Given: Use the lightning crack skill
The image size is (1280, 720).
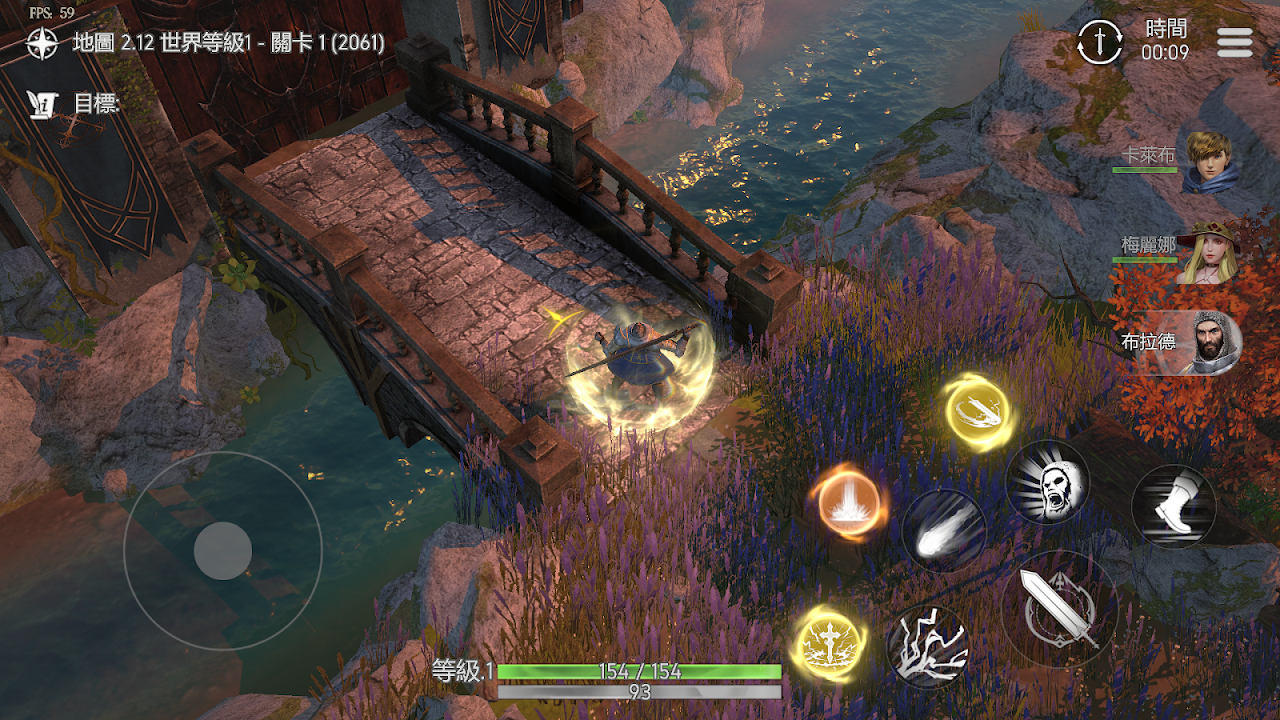Looking at the screenshot, I should point(928,647).
